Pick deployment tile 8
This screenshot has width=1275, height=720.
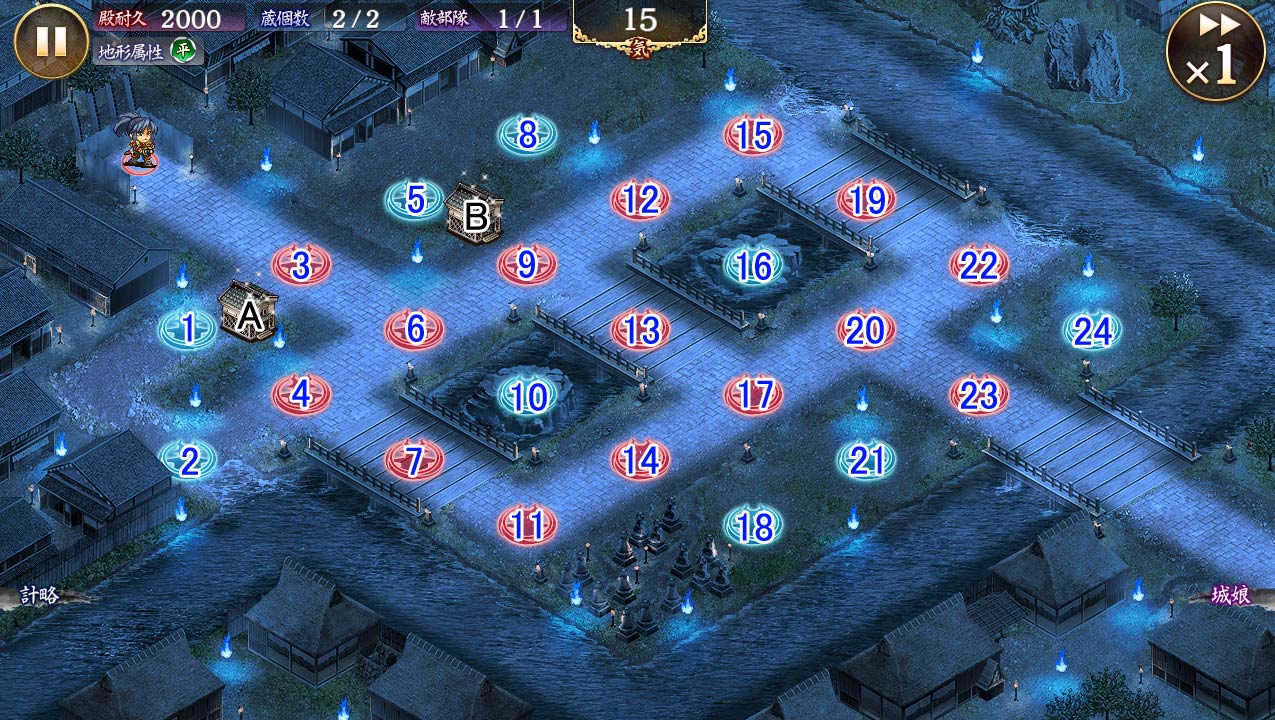pos(527,135)
